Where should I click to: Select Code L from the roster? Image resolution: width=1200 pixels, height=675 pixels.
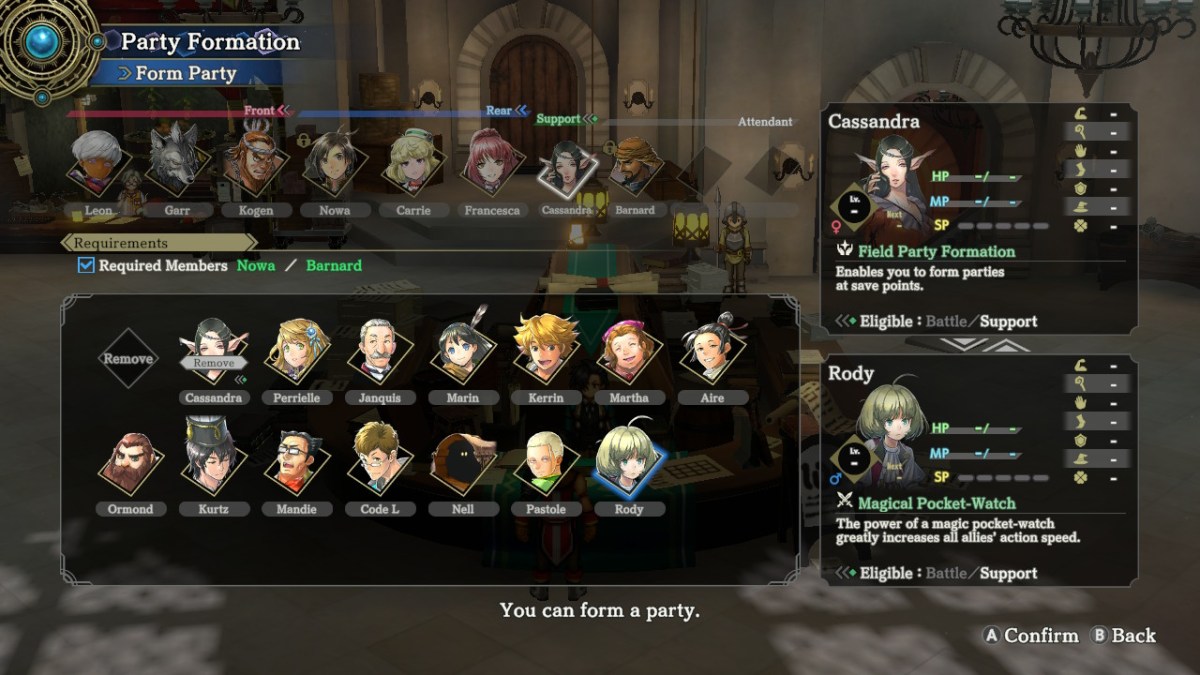(x=380, y=463)
